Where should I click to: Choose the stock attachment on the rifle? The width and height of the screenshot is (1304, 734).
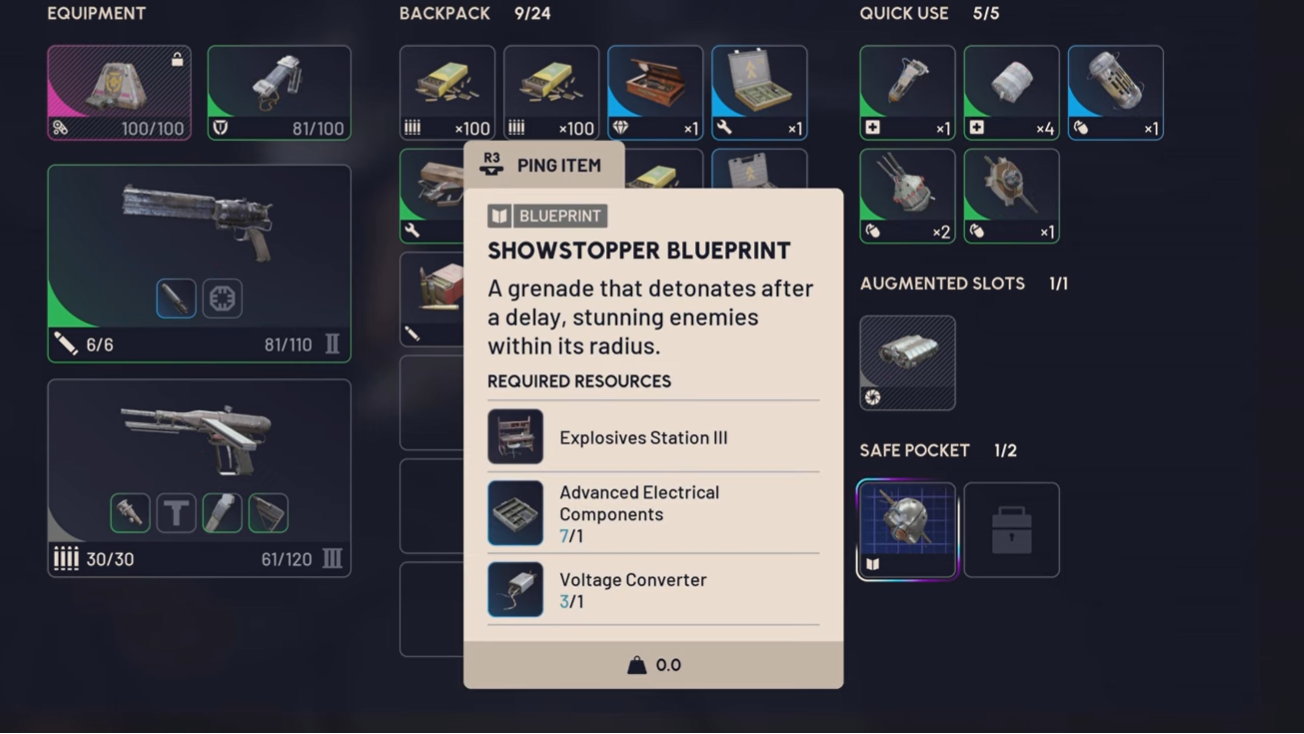tap(268, 513)
